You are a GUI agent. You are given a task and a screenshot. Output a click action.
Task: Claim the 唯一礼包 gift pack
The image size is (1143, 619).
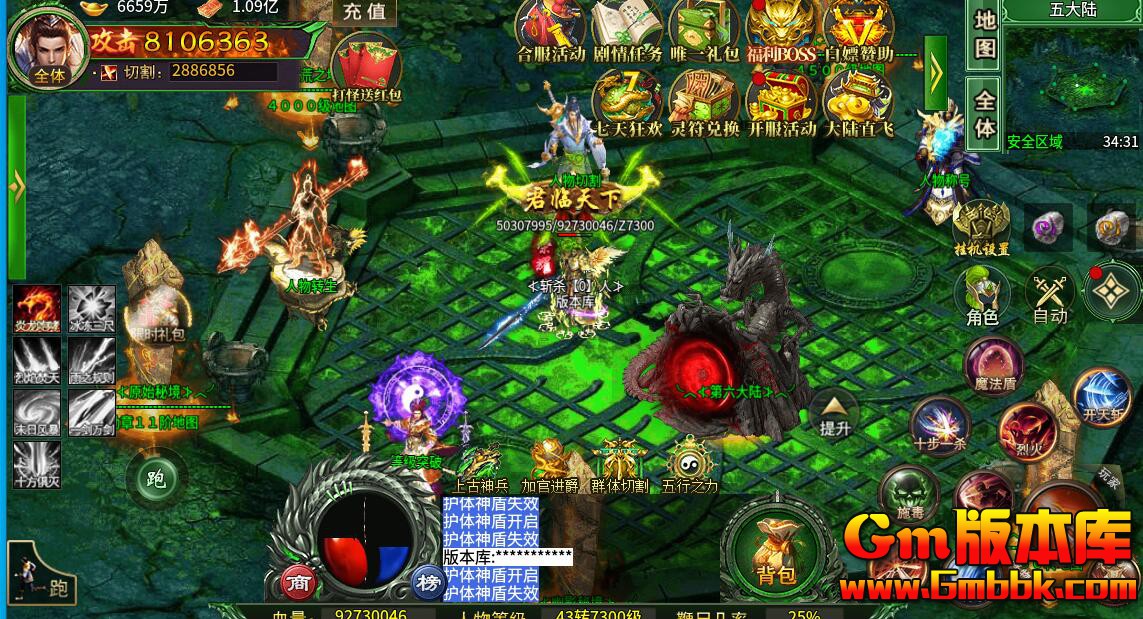pyautogui.click(x=704, y=28)
